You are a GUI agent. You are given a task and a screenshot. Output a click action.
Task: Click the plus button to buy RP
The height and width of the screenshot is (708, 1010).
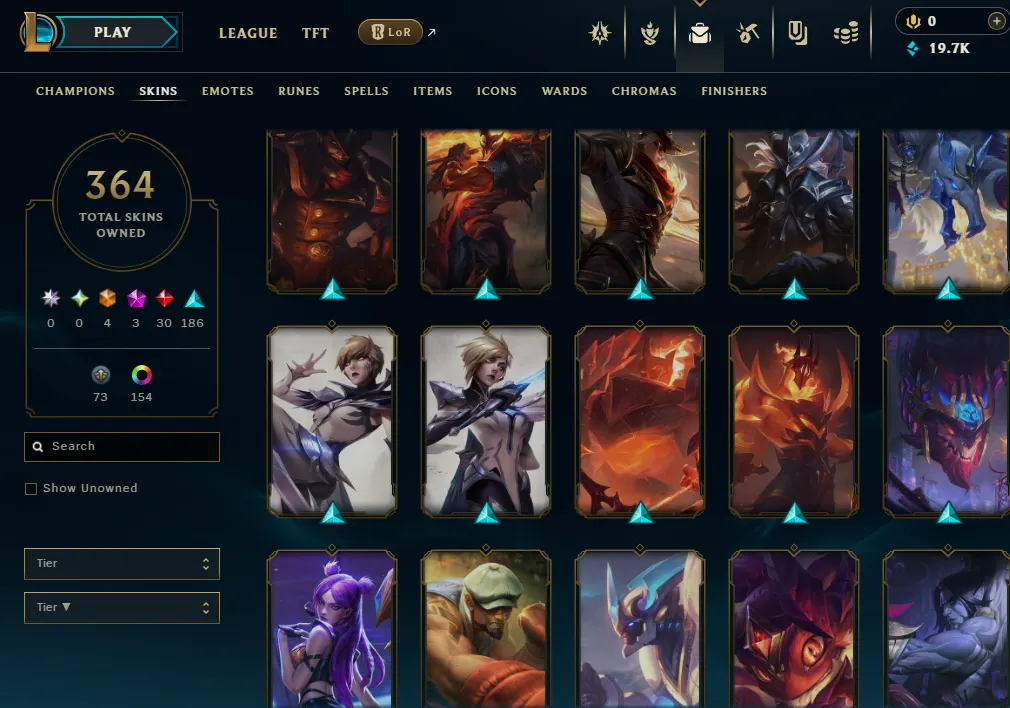995,21
